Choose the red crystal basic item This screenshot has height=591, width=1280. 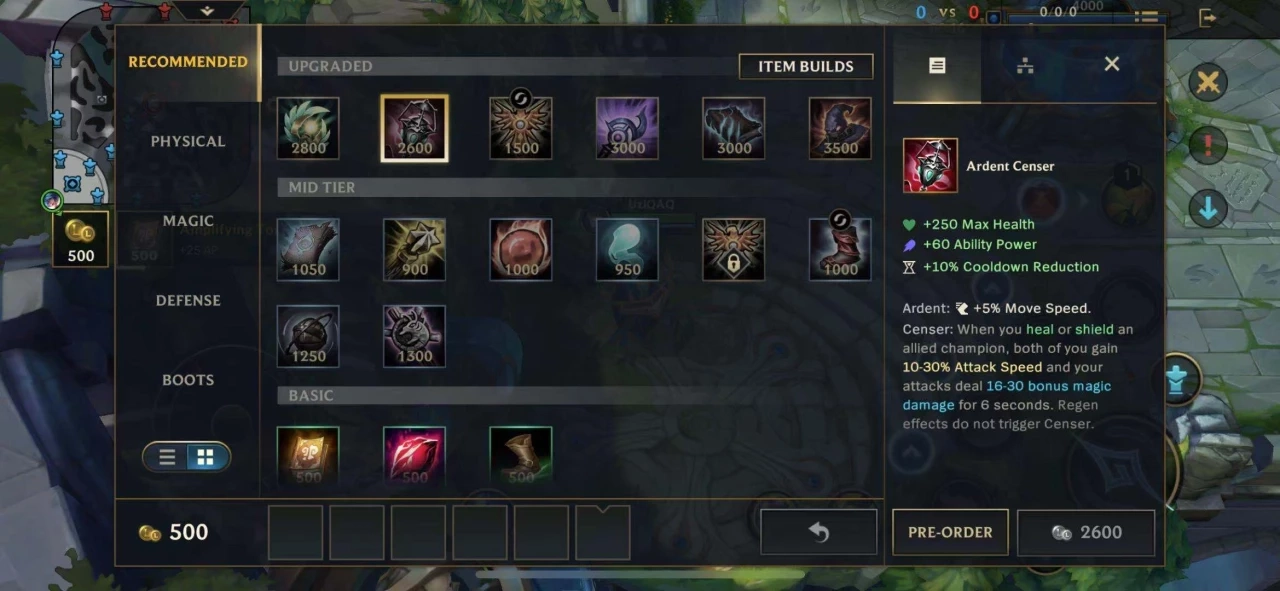pos(414,456)
